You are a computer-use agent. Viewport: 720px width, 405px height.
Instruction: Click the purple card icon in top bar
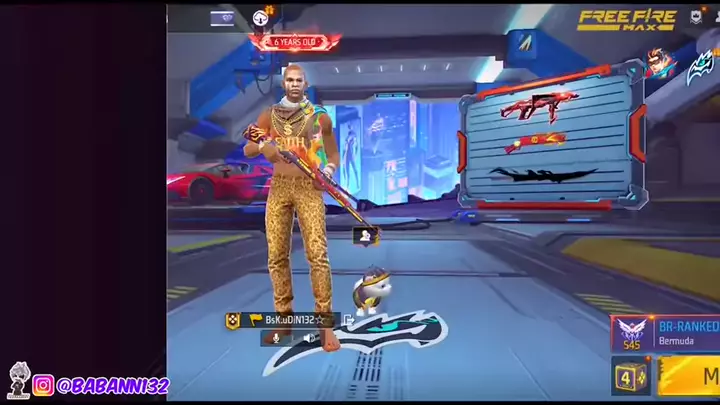(x=222, y=18)
